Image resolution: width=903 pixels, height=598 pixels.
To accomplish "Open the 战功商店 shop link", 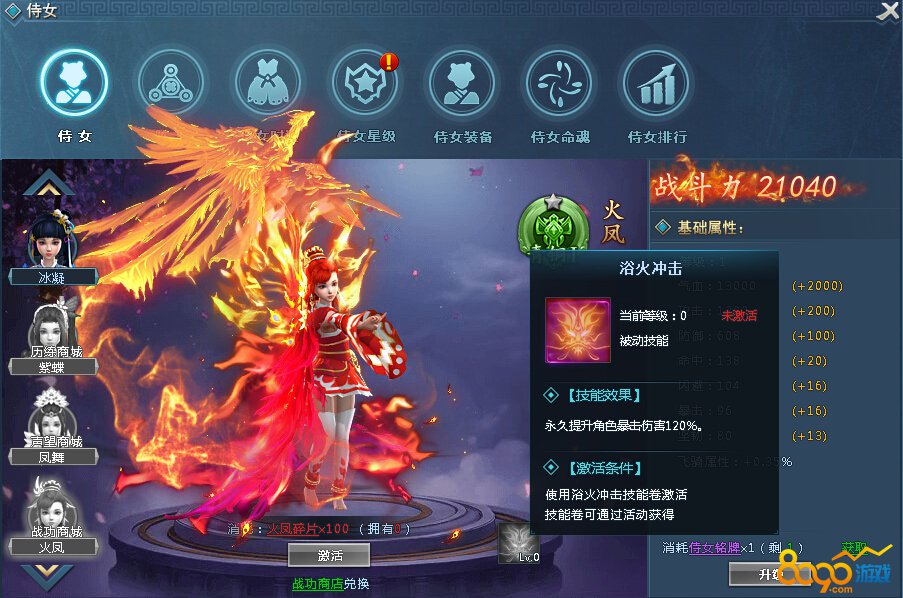I will (316, 583).
